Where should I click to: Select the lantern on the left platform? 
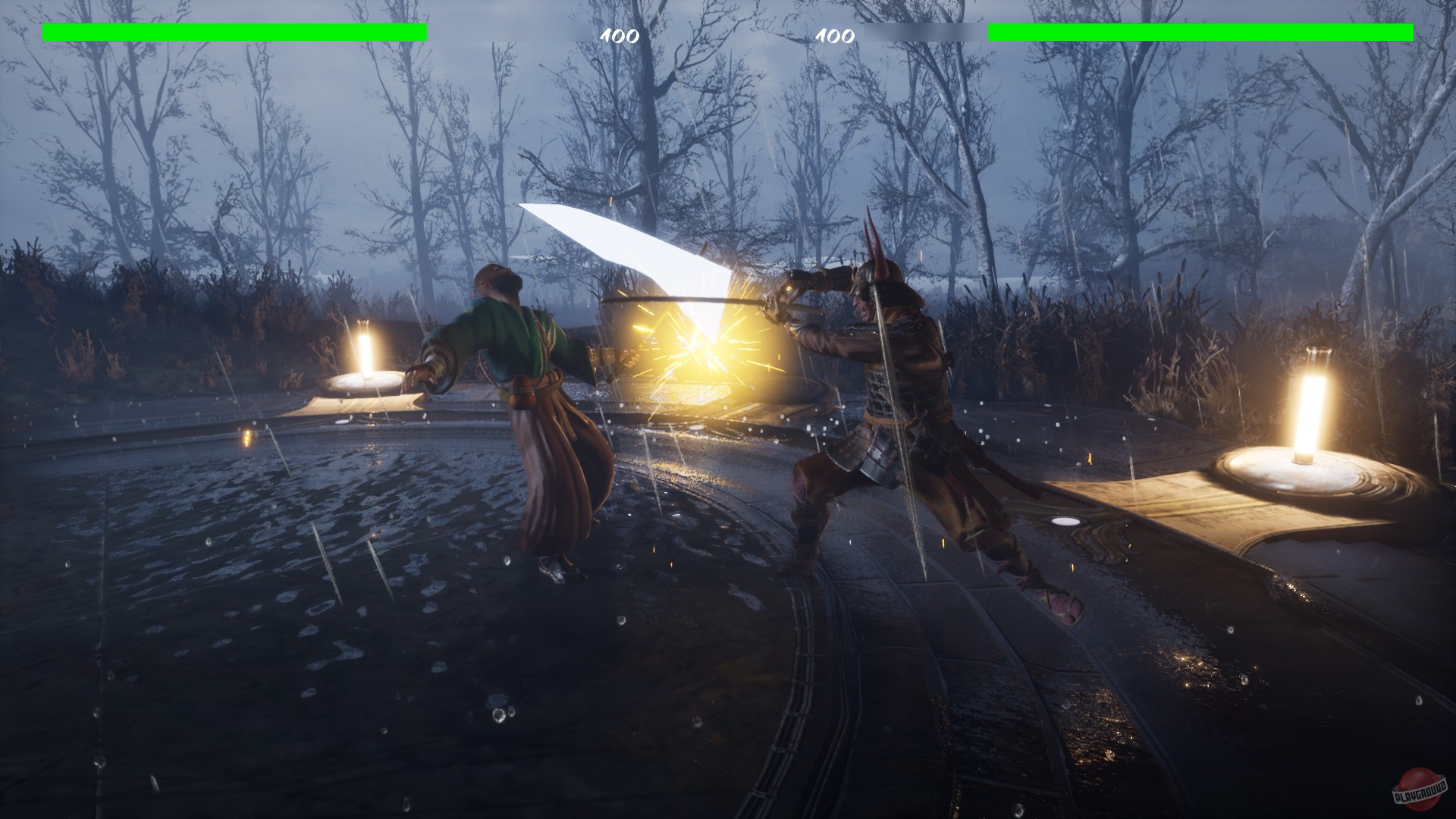[365, 353]
